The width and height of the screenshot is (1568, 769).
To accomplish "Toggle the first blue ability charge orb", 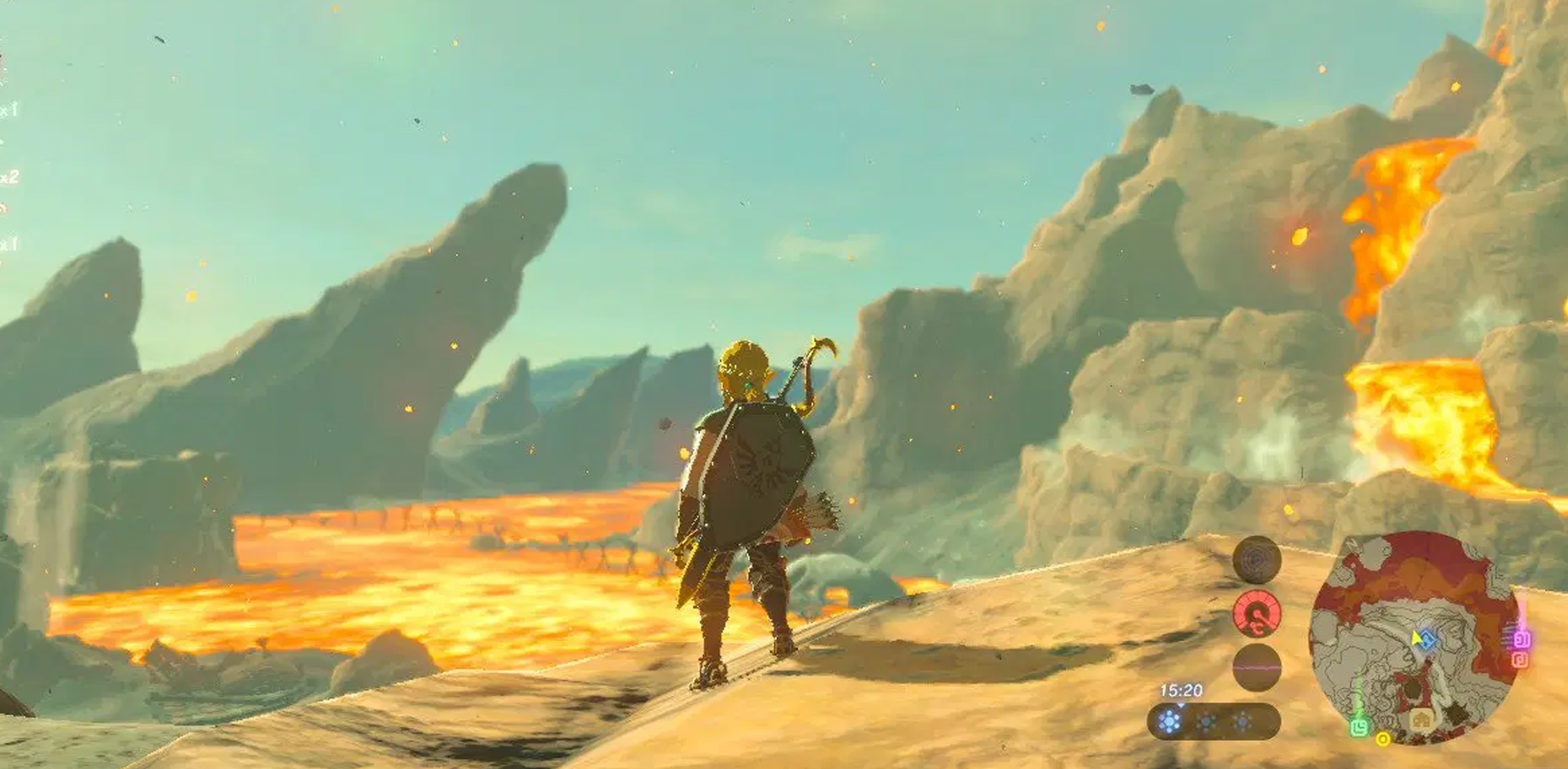I will click(x=1169, y=723).
